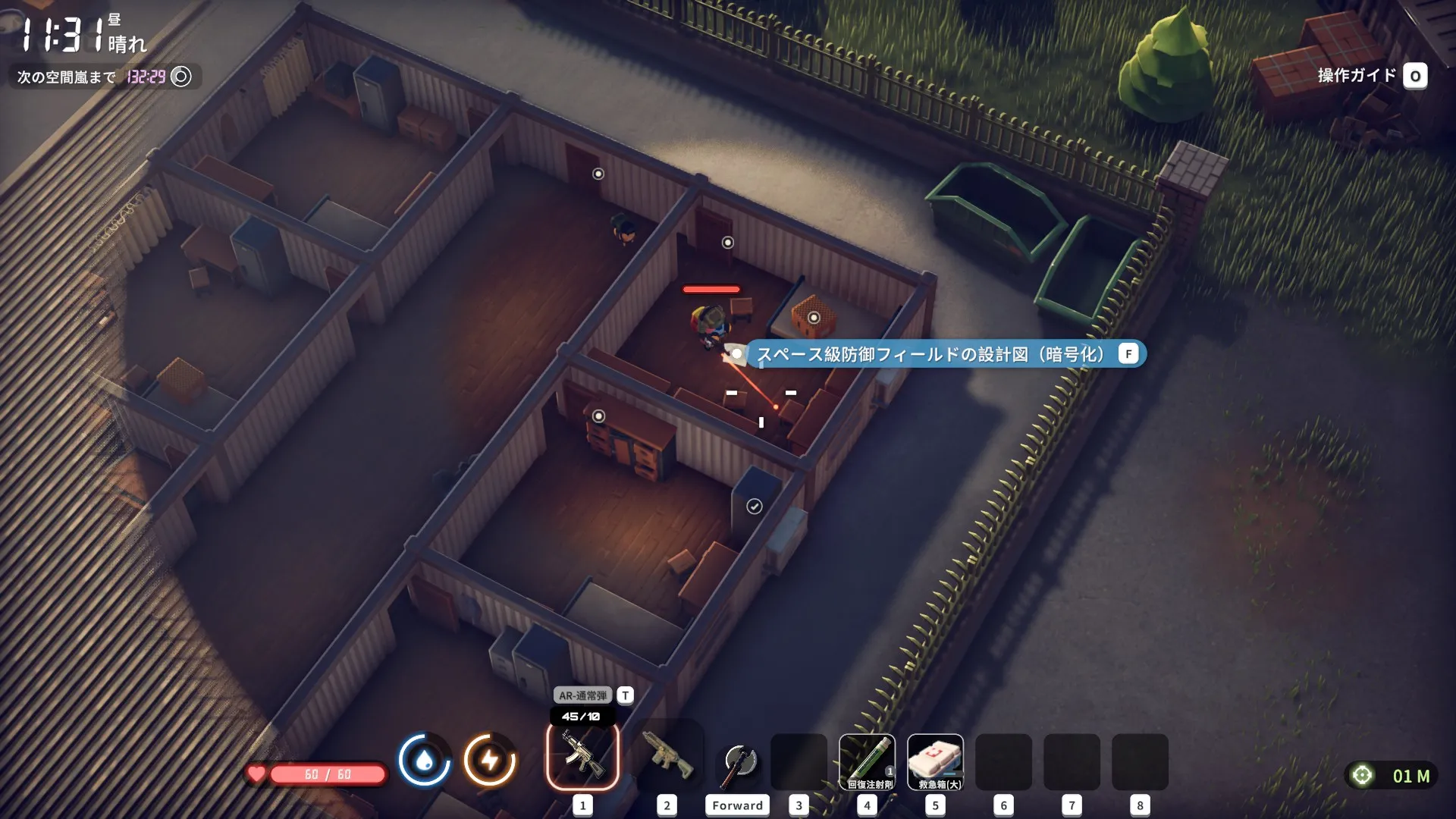Switch to the tan rifle in slot 2

point(667,756)
